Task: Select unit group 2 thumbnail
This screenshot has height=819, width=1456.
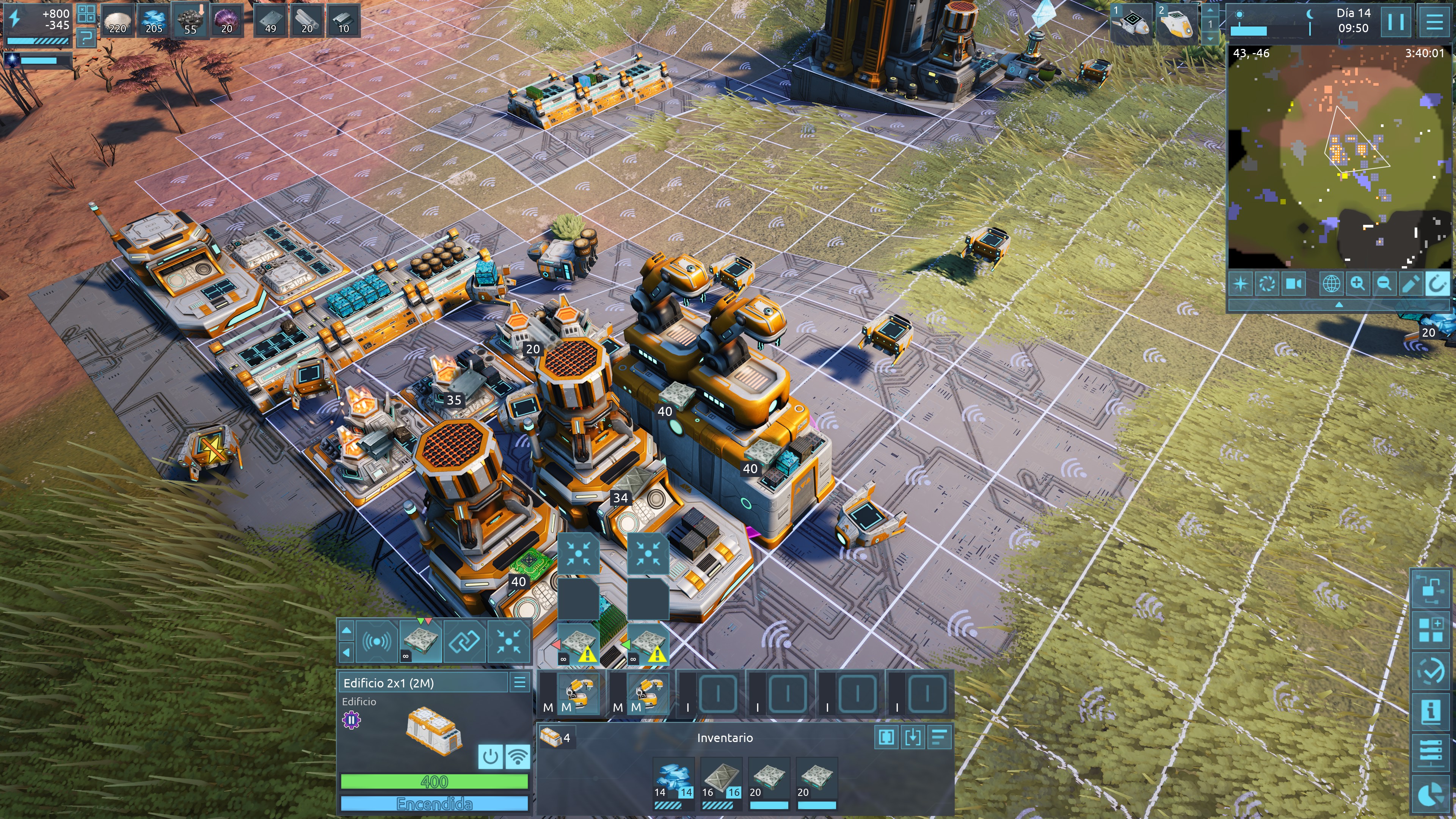Action: (x=1177, y=23)
